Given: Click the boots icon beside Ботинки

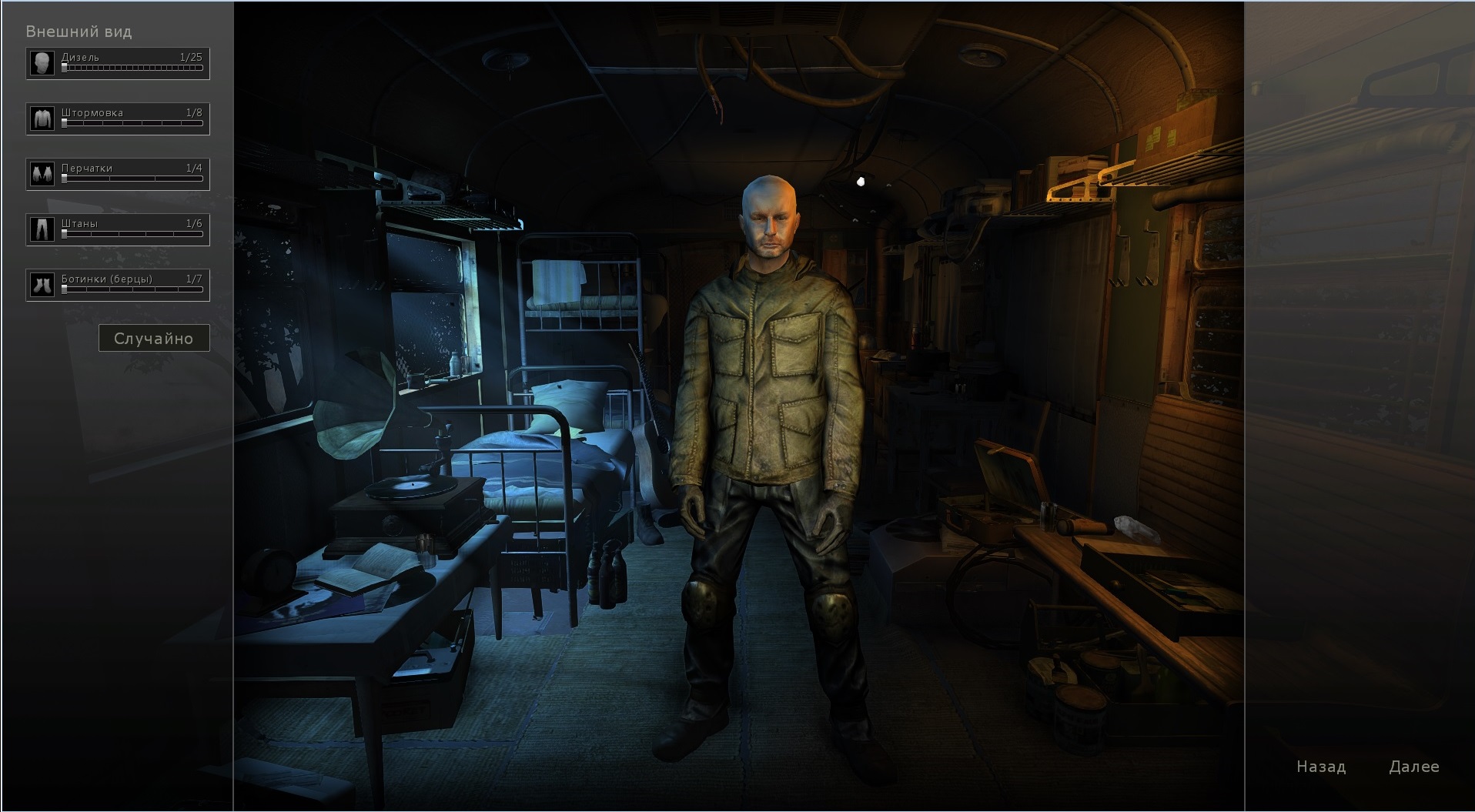Looking at the screenshot, I should click(42, 286).
